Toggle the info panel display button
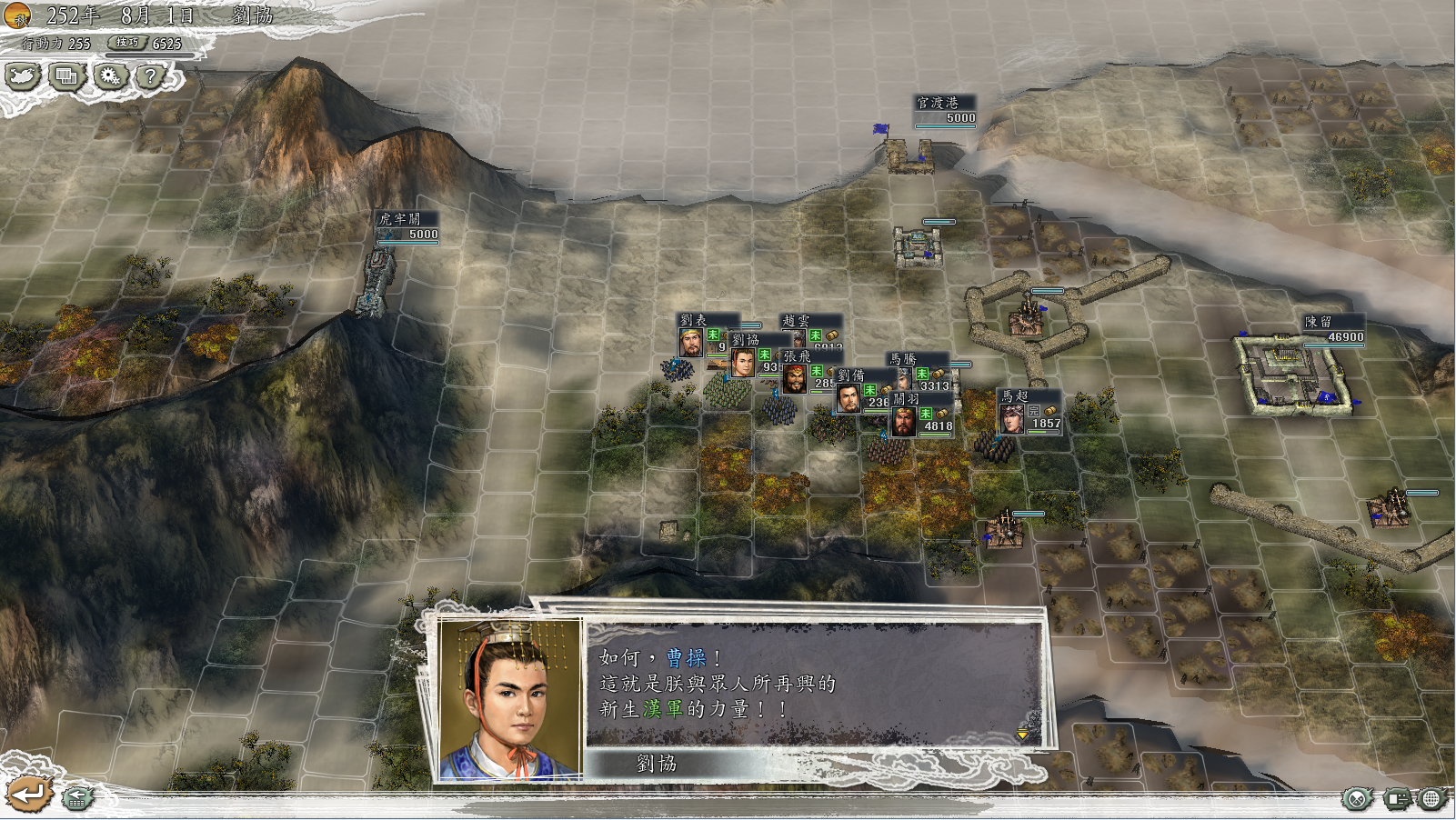Viewport: 1456px width, 820px height. tap(1396, 799)
